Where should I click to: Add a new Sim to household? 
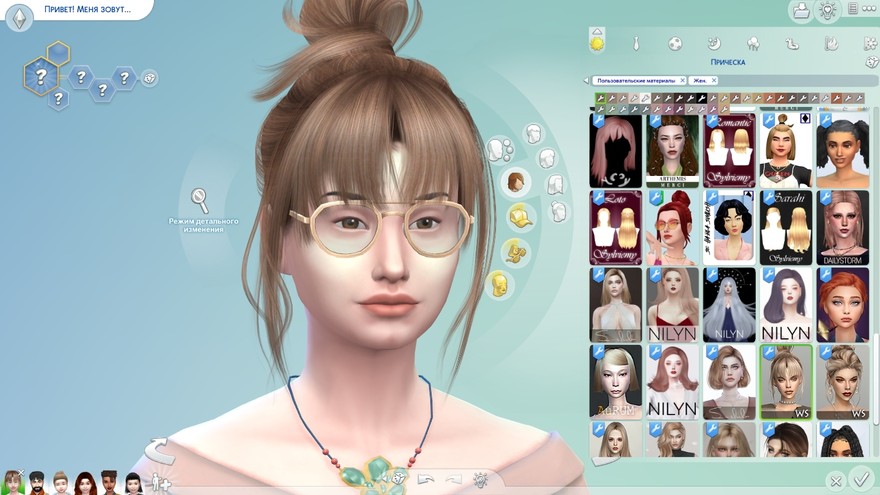coord(158,482)
